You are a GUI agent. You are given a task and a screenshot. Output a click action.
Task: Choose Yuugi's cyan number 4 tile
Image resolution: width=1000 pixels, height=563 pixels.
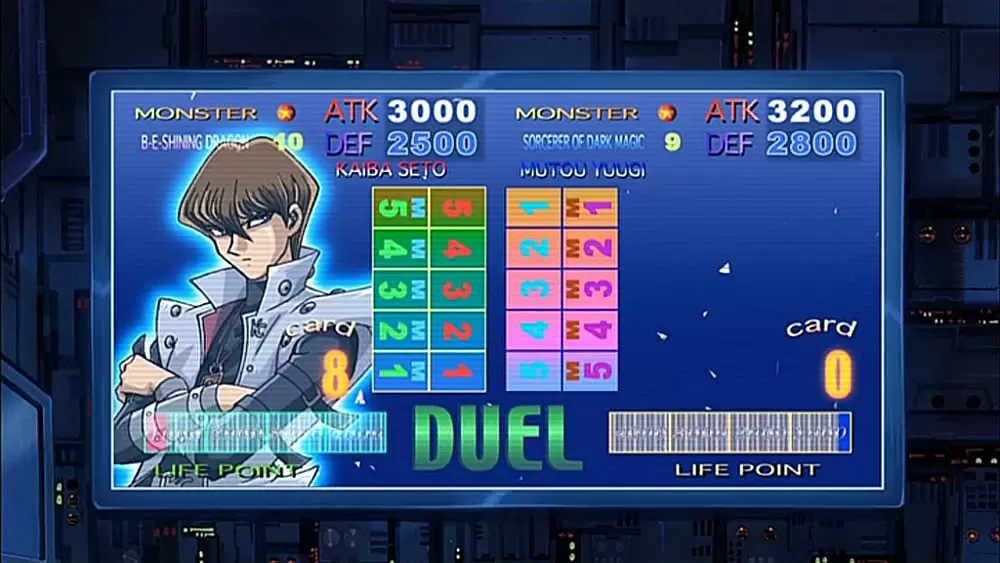click(x=534, y=331)
